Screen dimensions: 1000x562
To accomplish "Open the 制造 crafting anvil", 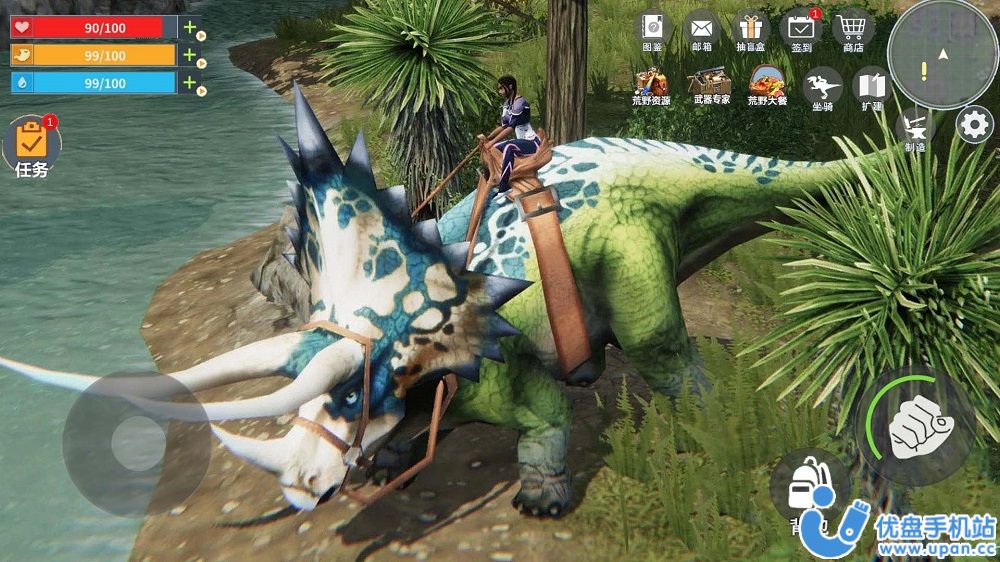I will (x=915, y=130).
